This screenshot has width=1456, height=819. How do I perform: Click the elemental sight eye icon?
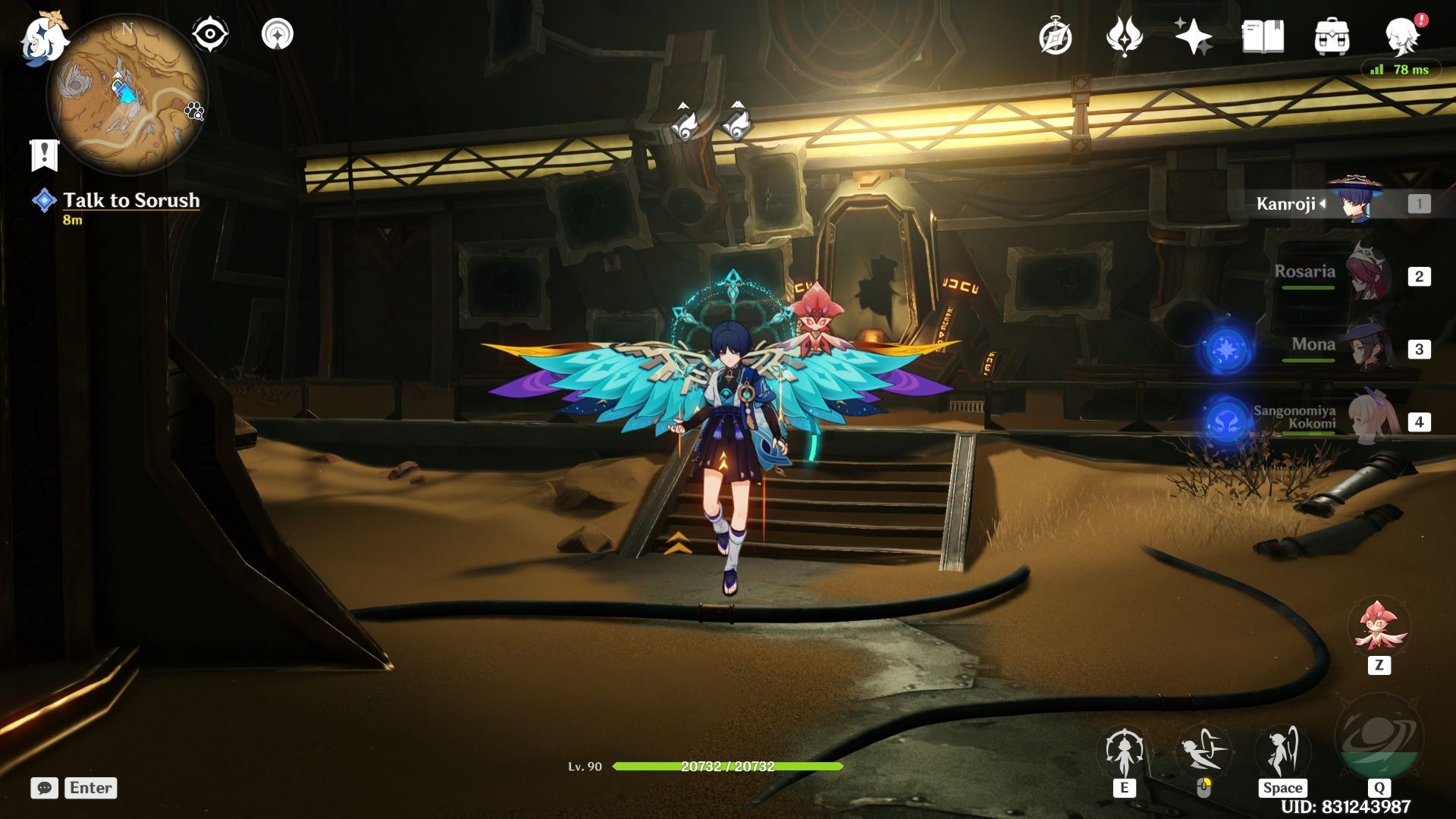pos(209,33)
